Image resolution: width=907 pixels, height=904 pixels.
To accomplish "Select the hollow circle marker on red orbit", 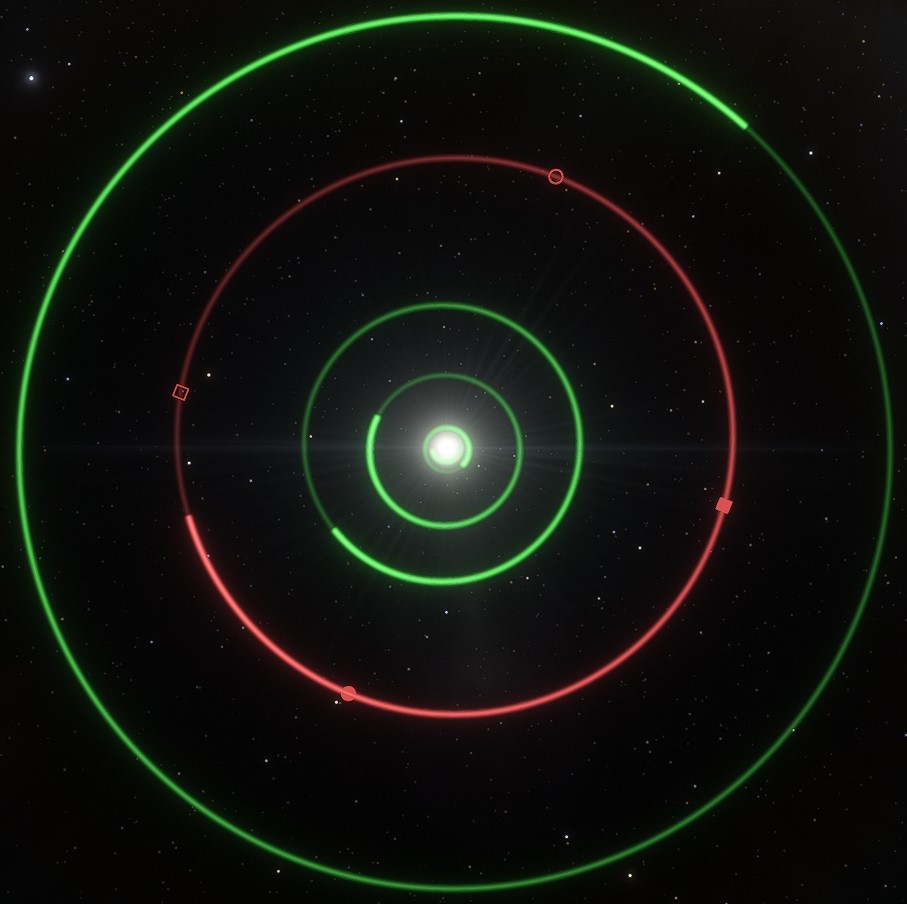I will [556, 177].
